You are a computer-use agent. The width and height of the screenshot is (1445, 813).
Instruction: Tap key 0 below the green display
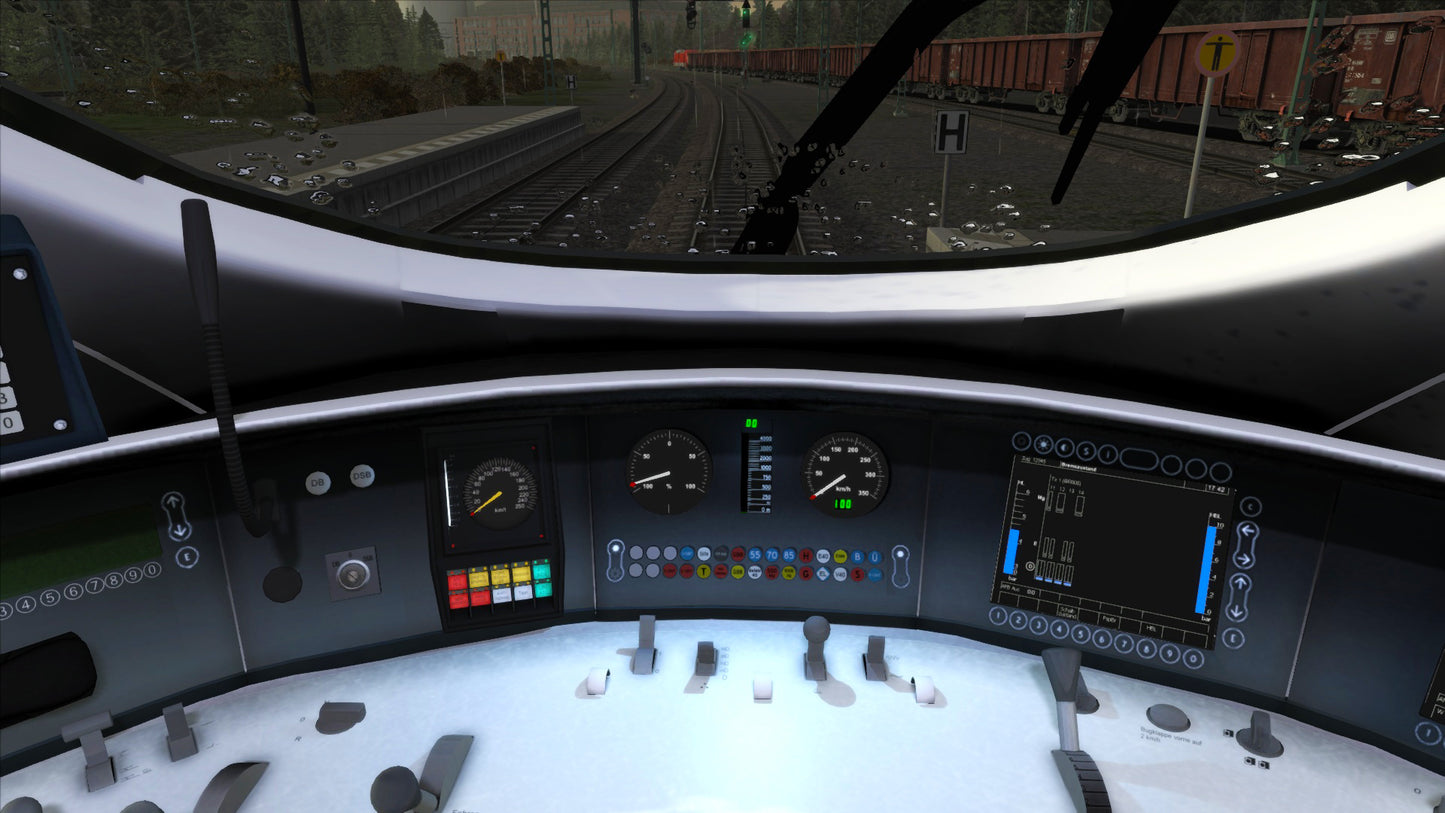tap(152, 570)
